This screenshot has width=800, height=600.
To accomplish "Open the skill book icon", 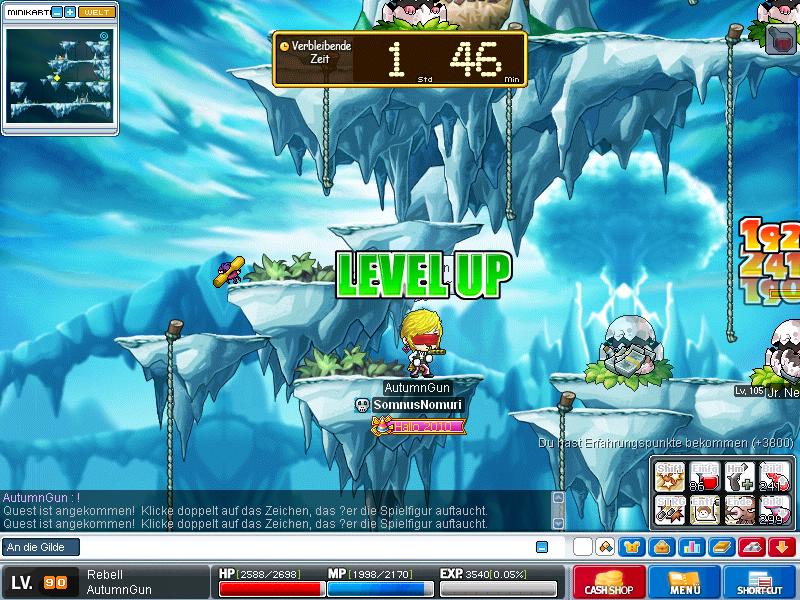I will [x=720, y=547].
